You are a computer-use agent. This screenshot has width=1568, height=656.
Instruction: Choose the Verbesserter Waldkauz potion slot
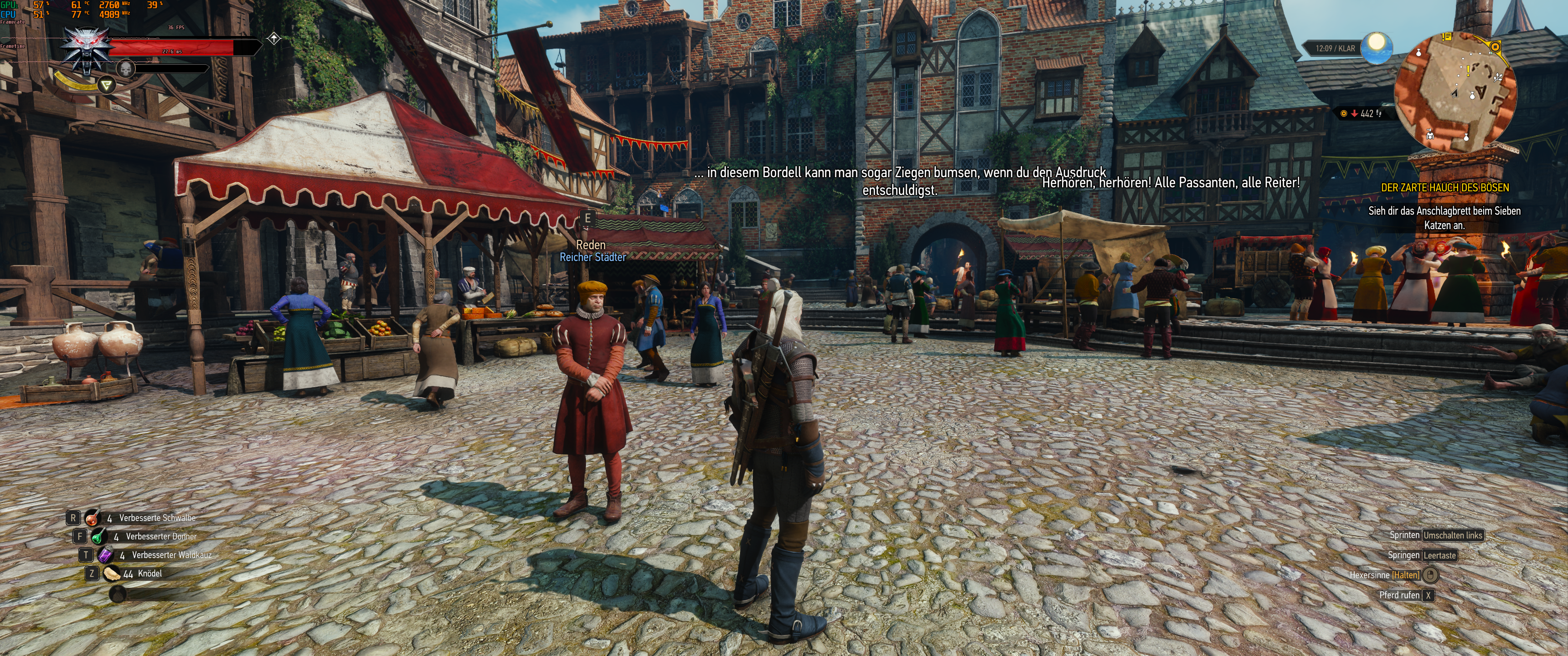point(106,555)
